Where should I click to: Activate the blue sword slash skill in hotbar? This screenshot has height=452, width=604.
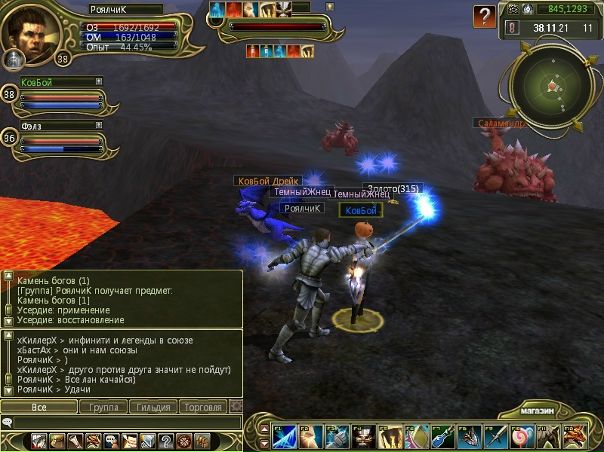pos(283,437)
